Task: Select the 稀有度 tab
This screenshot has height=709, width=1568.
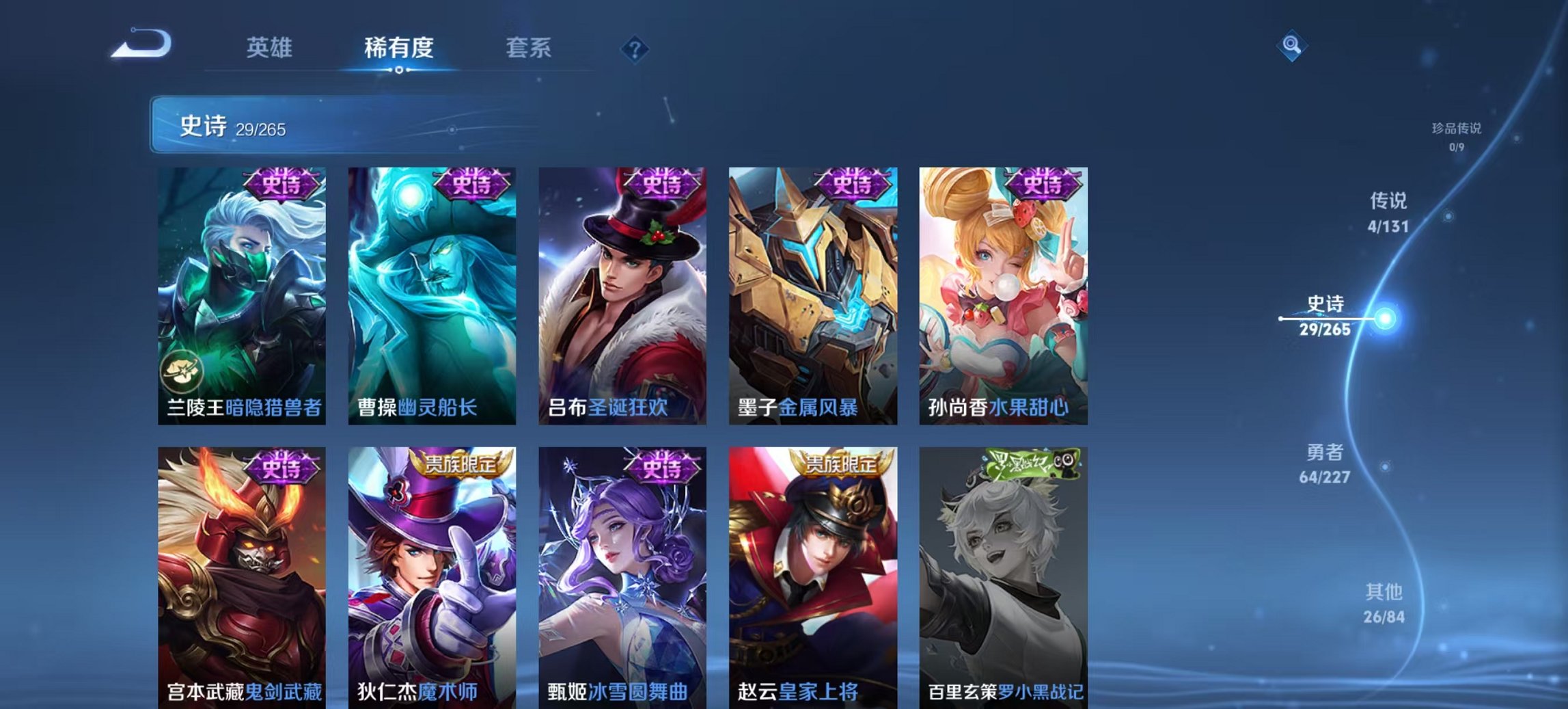Action: click(x=400, y=48)
